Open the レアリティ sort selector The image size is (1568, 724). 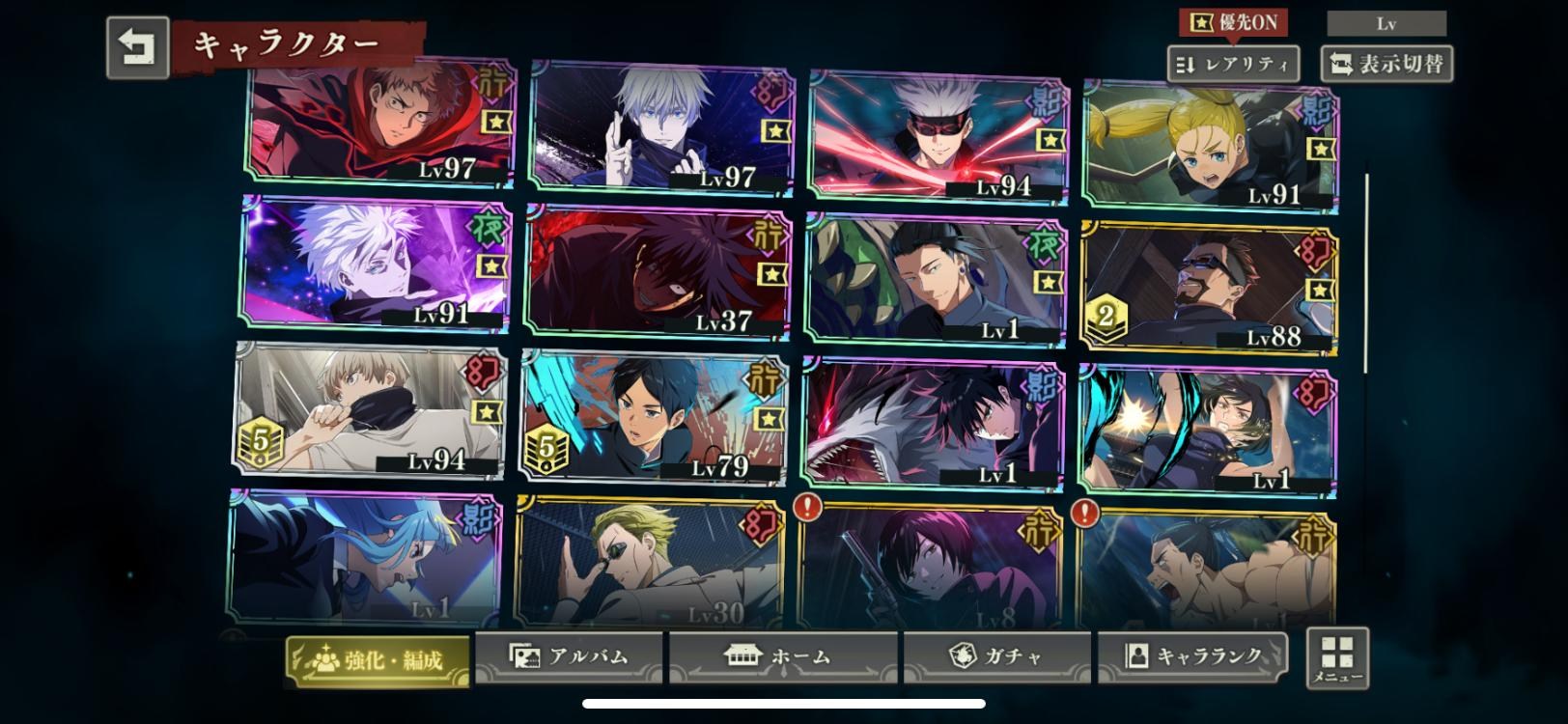click(1233, 64)
